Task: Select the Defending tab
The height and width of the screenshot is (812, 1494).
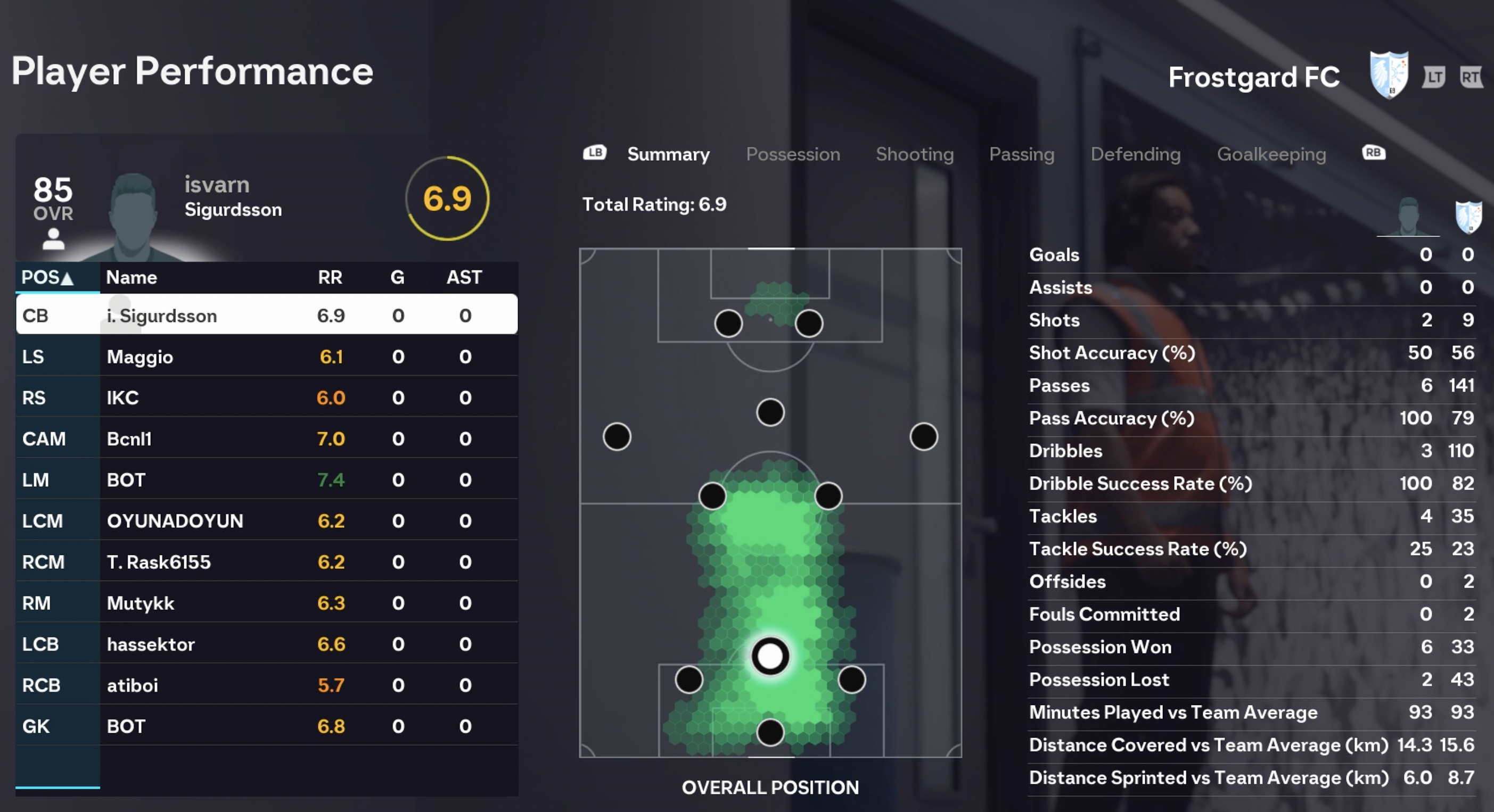Action: pyautogui.click(x=1135, y=154)
